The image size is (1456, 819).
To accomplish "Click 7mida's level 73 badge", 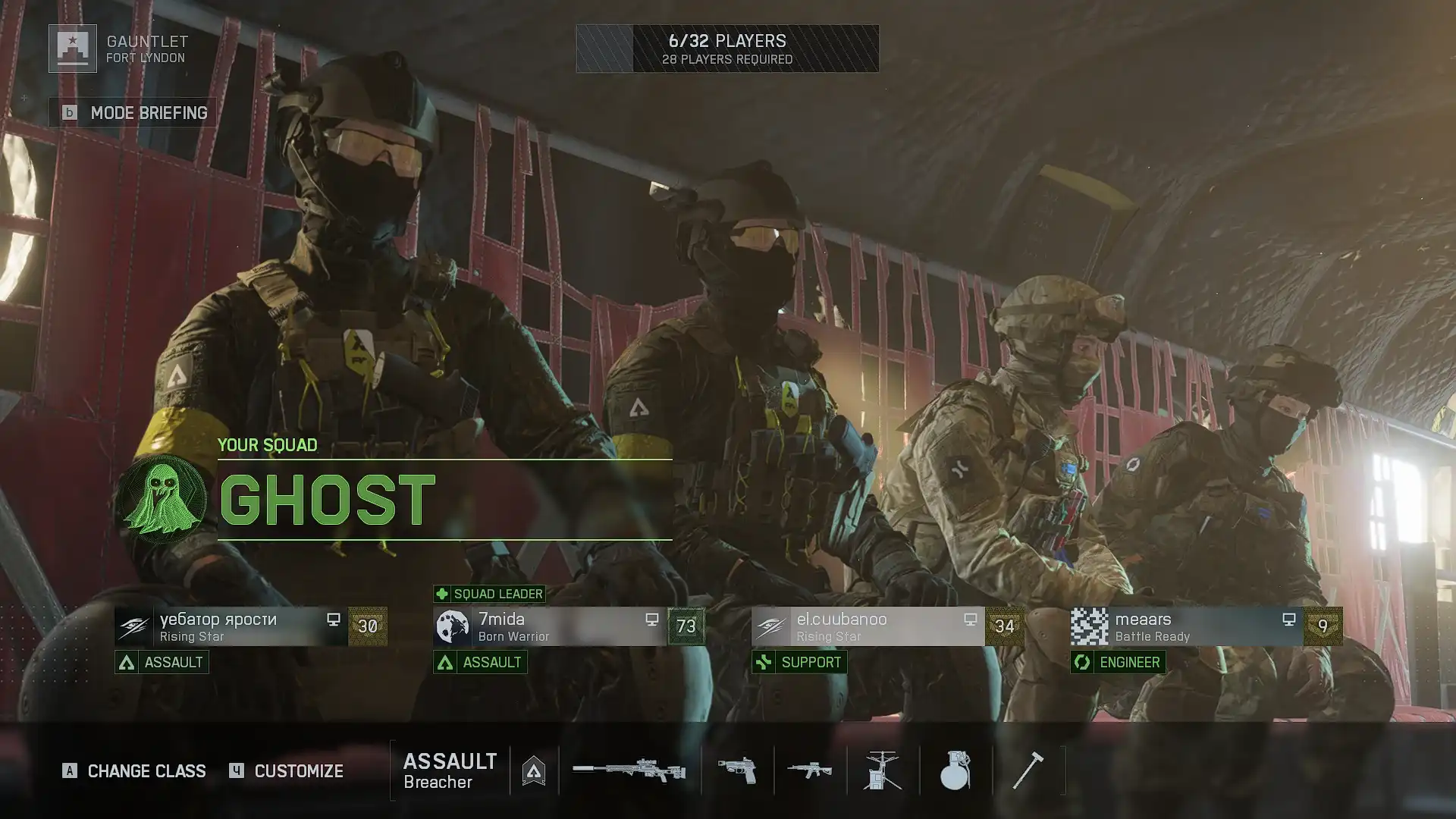I will (x=686, y=626).
